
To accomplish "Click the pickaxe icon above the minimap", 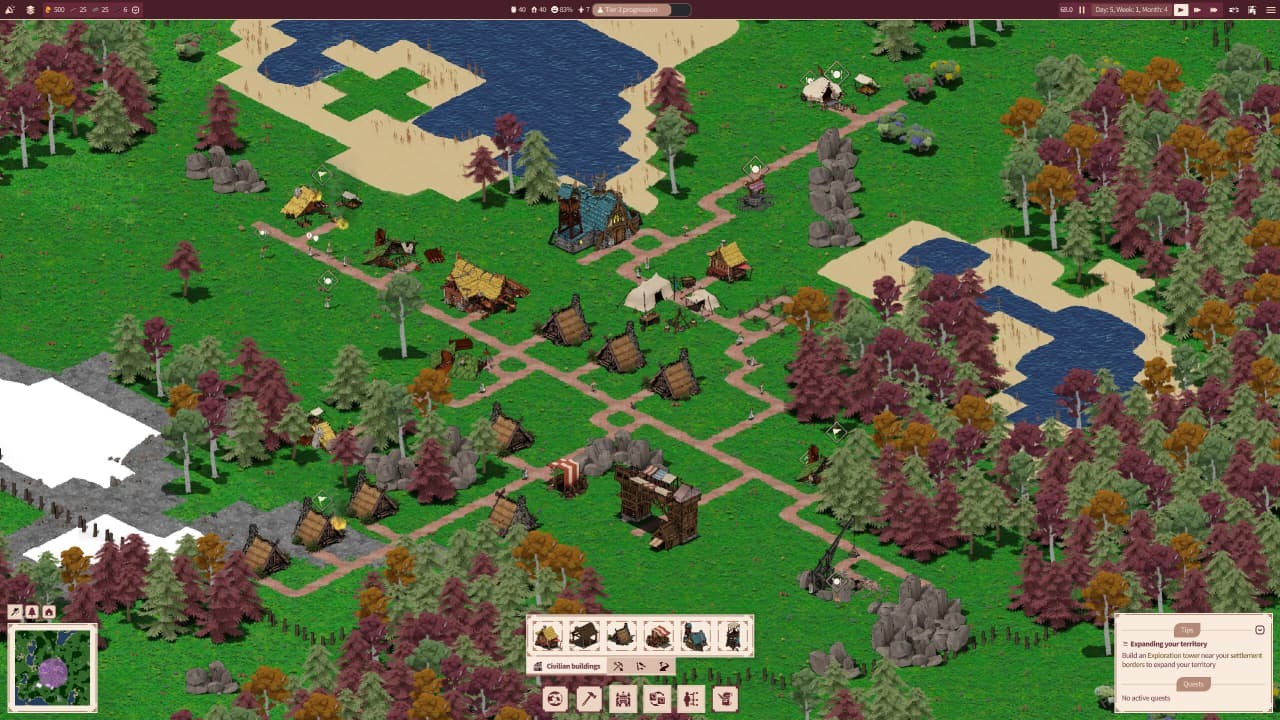I will coord(15,611).
